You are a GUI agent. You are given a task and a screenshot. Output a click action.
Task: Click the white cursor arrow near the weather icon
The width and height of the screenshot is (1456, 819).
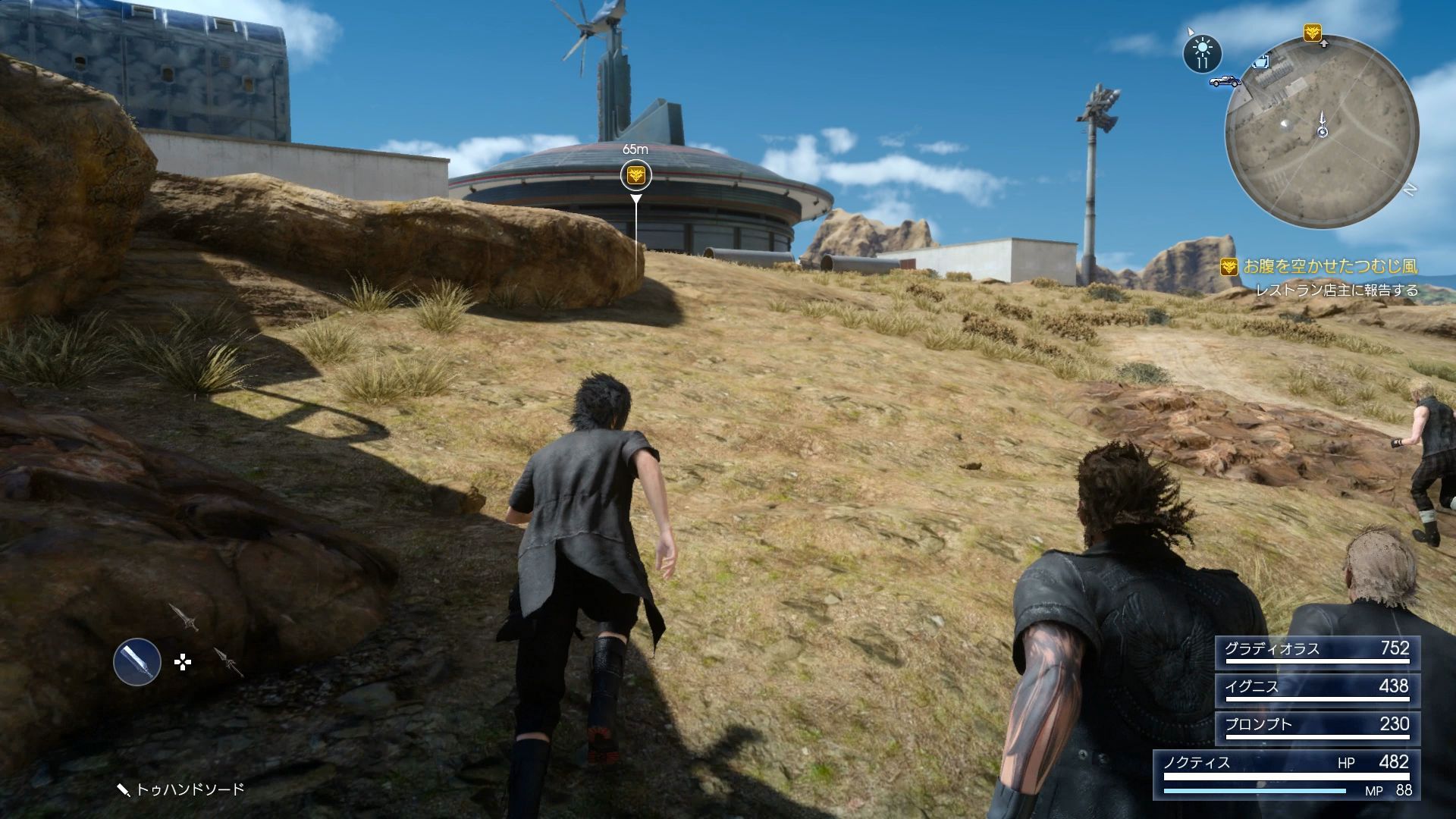(1191, 32)
